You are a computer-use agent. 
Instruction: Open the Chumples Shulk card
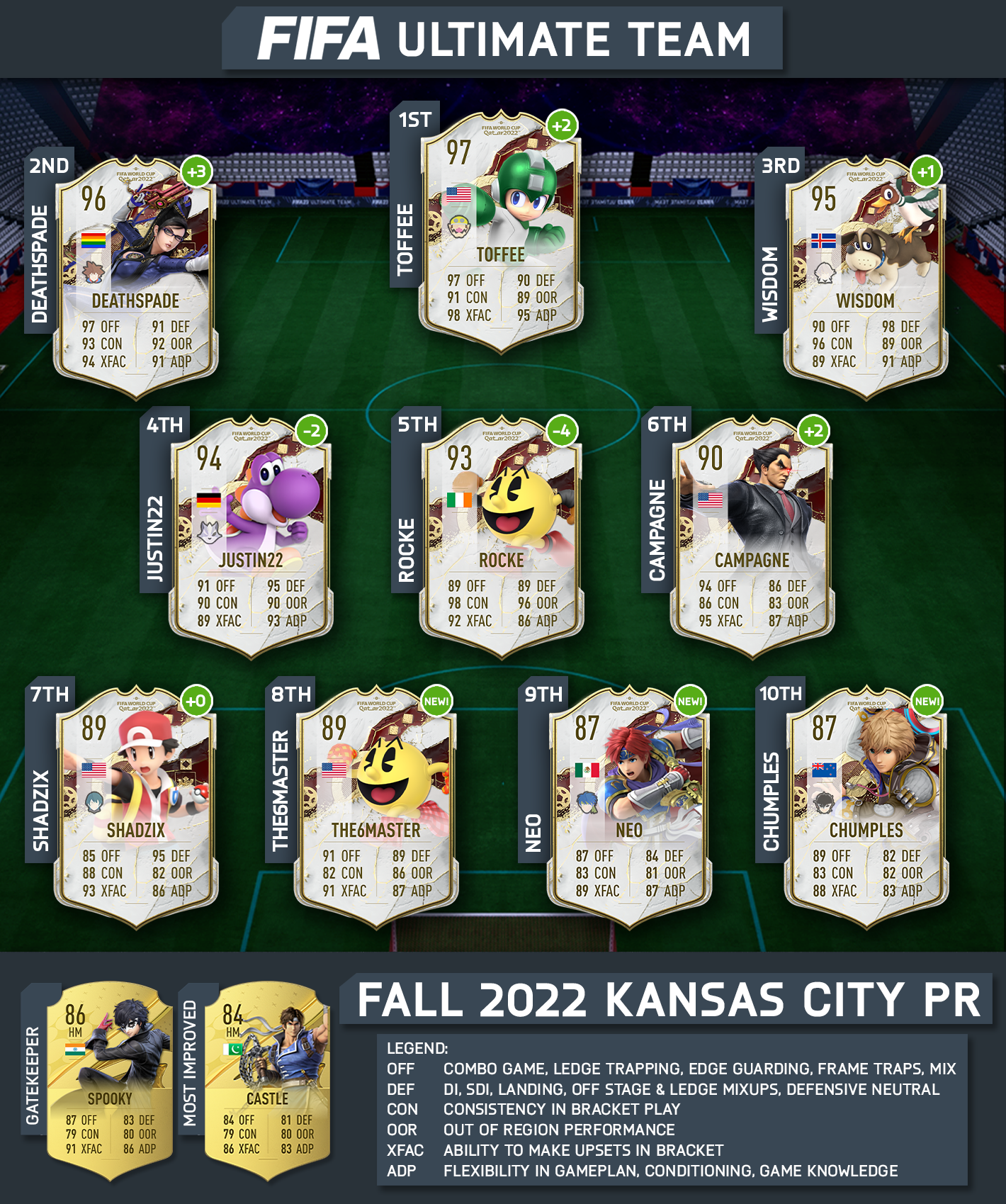point(866,806)
